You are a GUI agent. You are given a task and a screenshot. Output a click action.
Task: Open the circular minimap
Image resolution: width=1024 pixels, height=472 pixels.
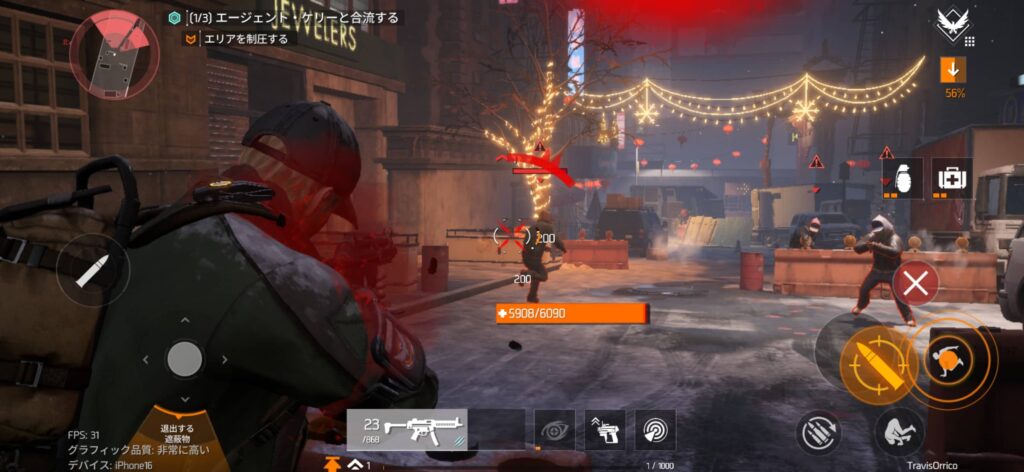click(x=114, y=54)
